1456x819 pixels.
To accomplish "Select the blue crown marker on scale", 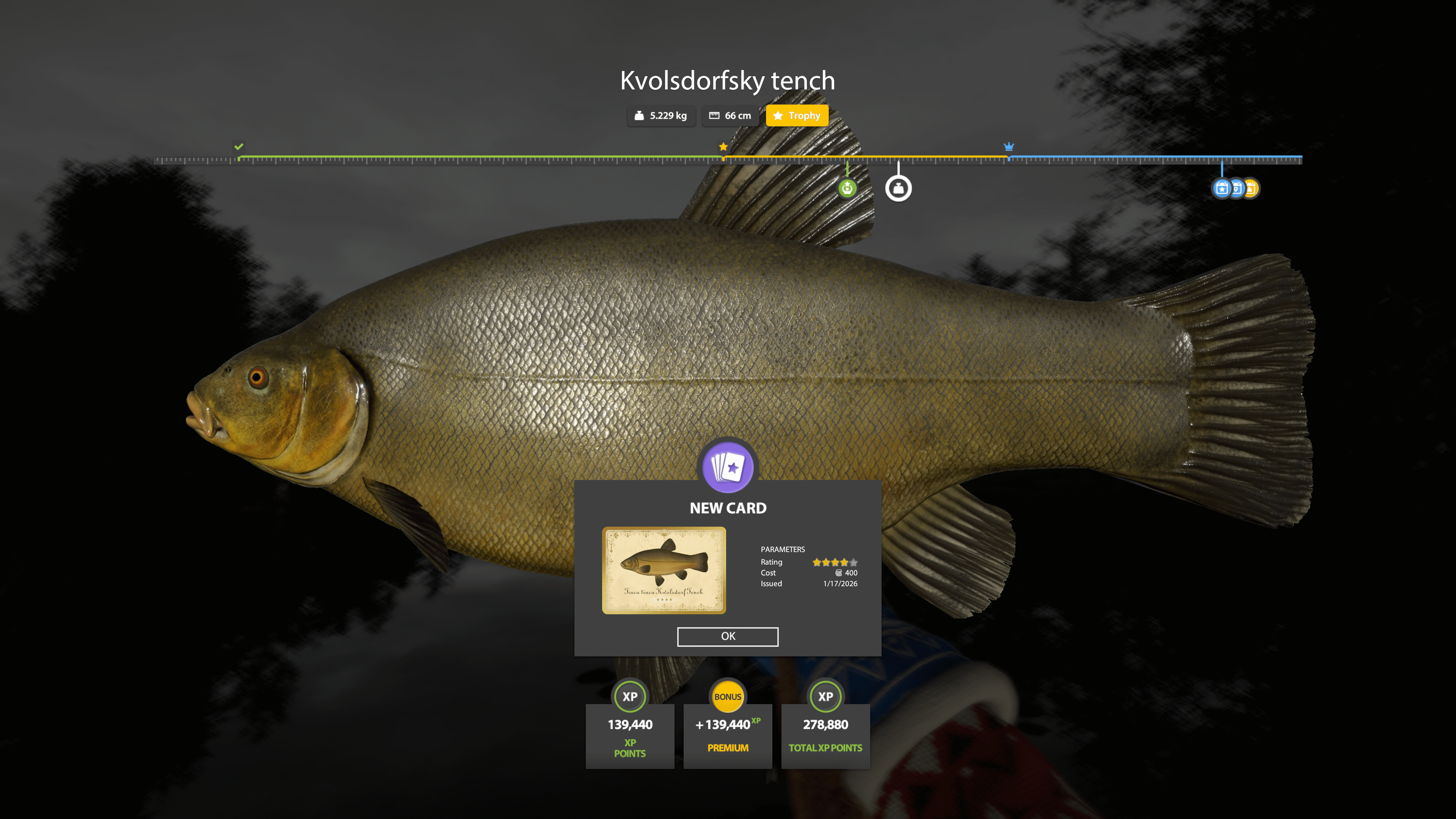I will (x=1008, y=147).
